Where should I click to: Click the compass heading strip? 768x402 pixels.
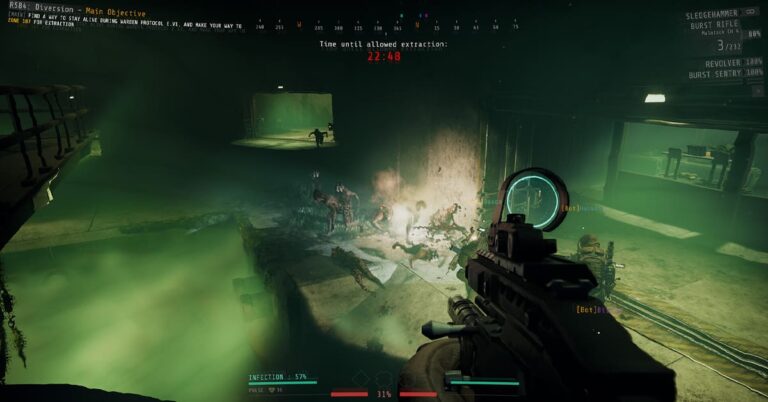(x=387, y=26)
